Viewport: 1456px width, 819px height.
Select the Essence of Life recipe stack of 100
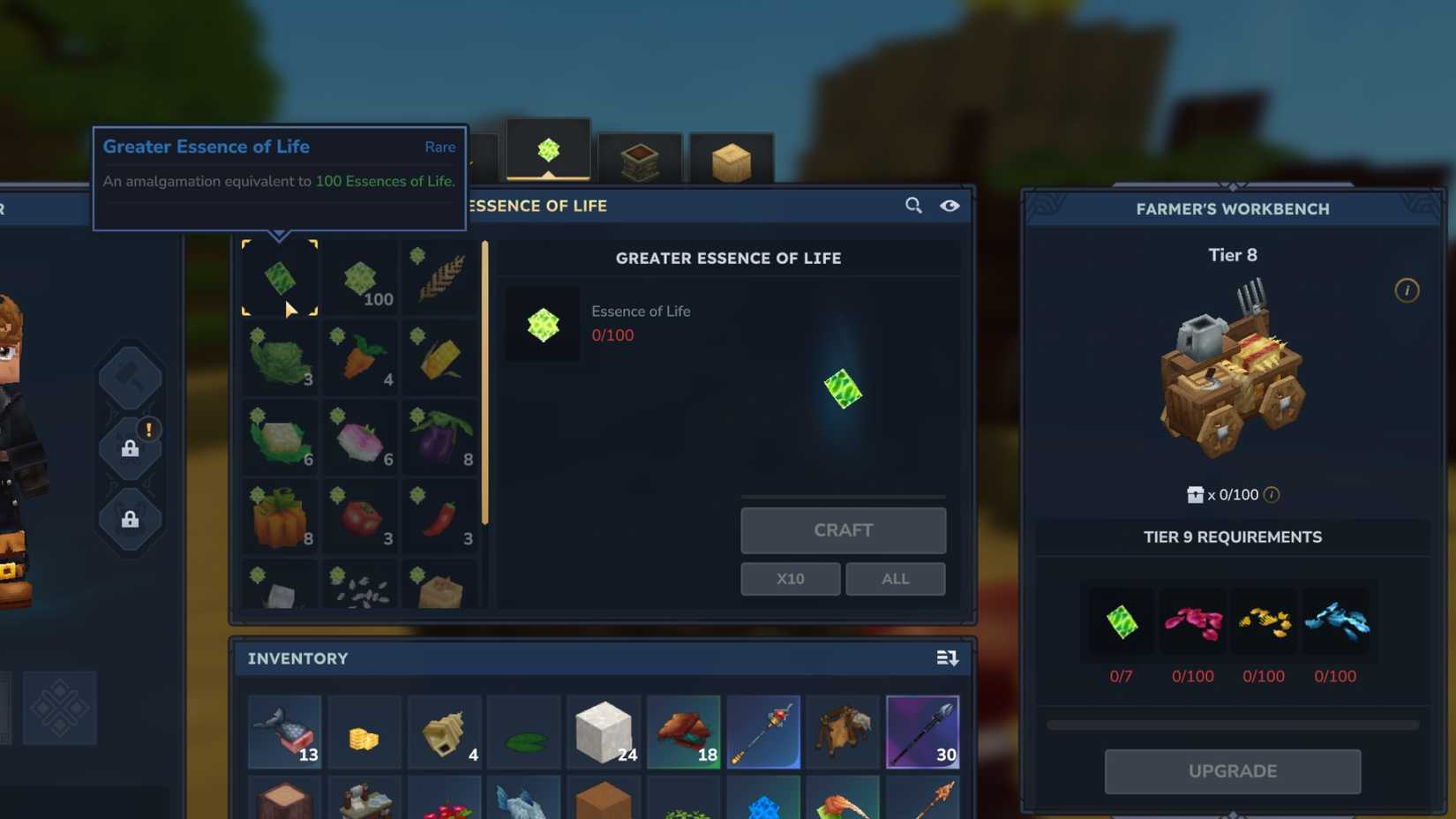359,277
